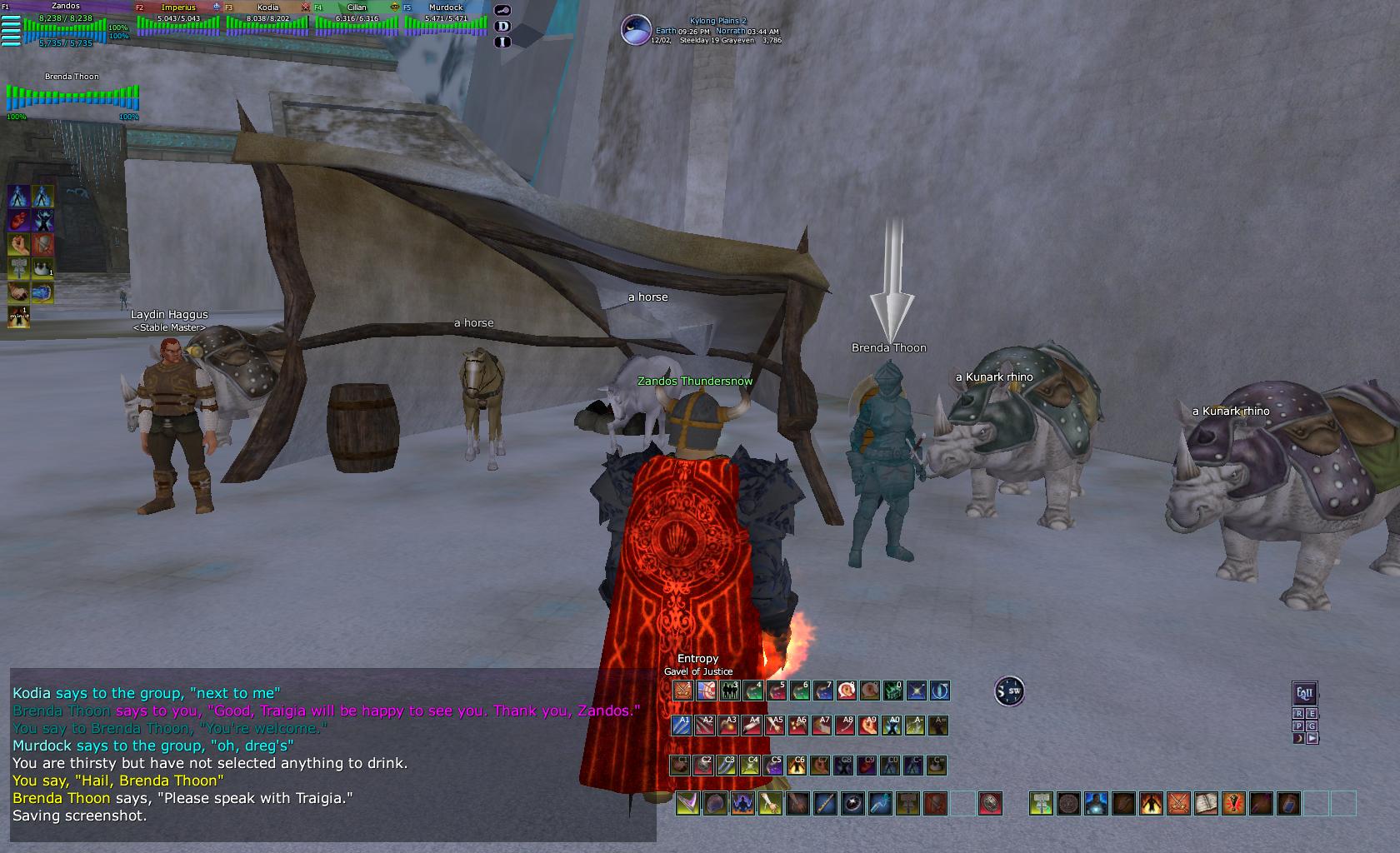Activate the crossed swords ability in slot 1
Viewport: 1400px width, 853px height.
(683, 691)
